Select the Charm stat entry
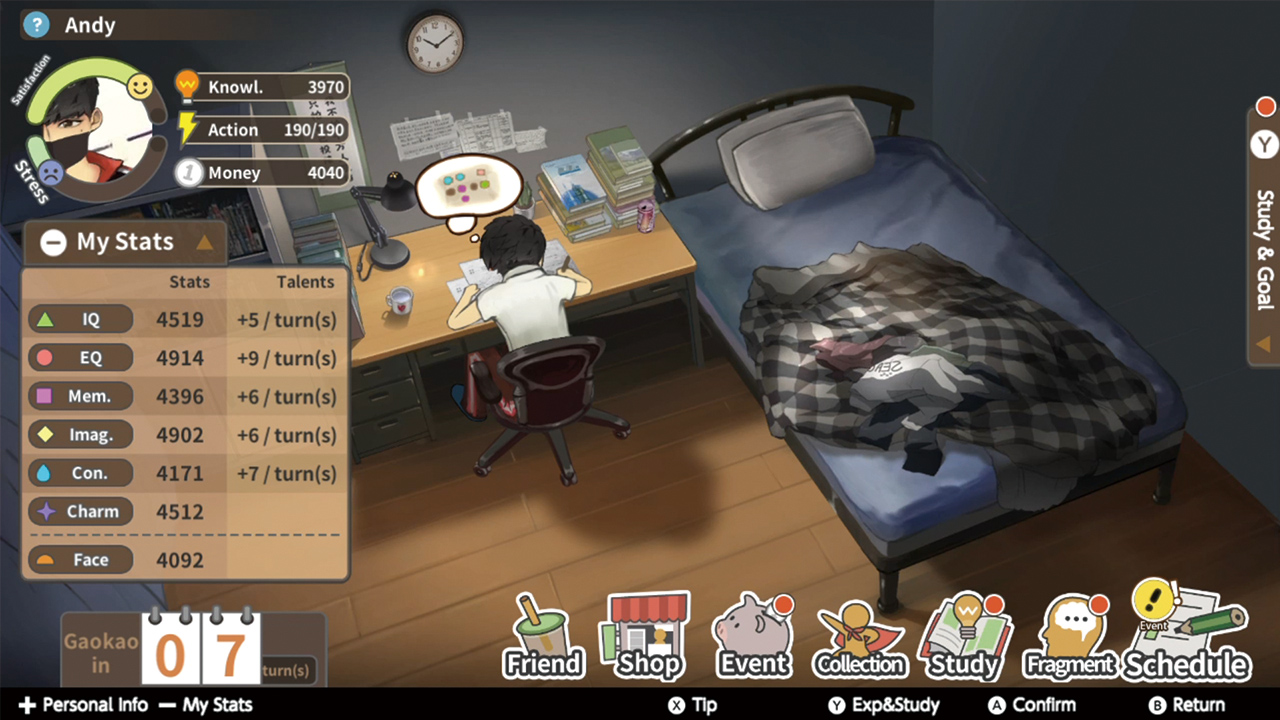 [80, 511]
